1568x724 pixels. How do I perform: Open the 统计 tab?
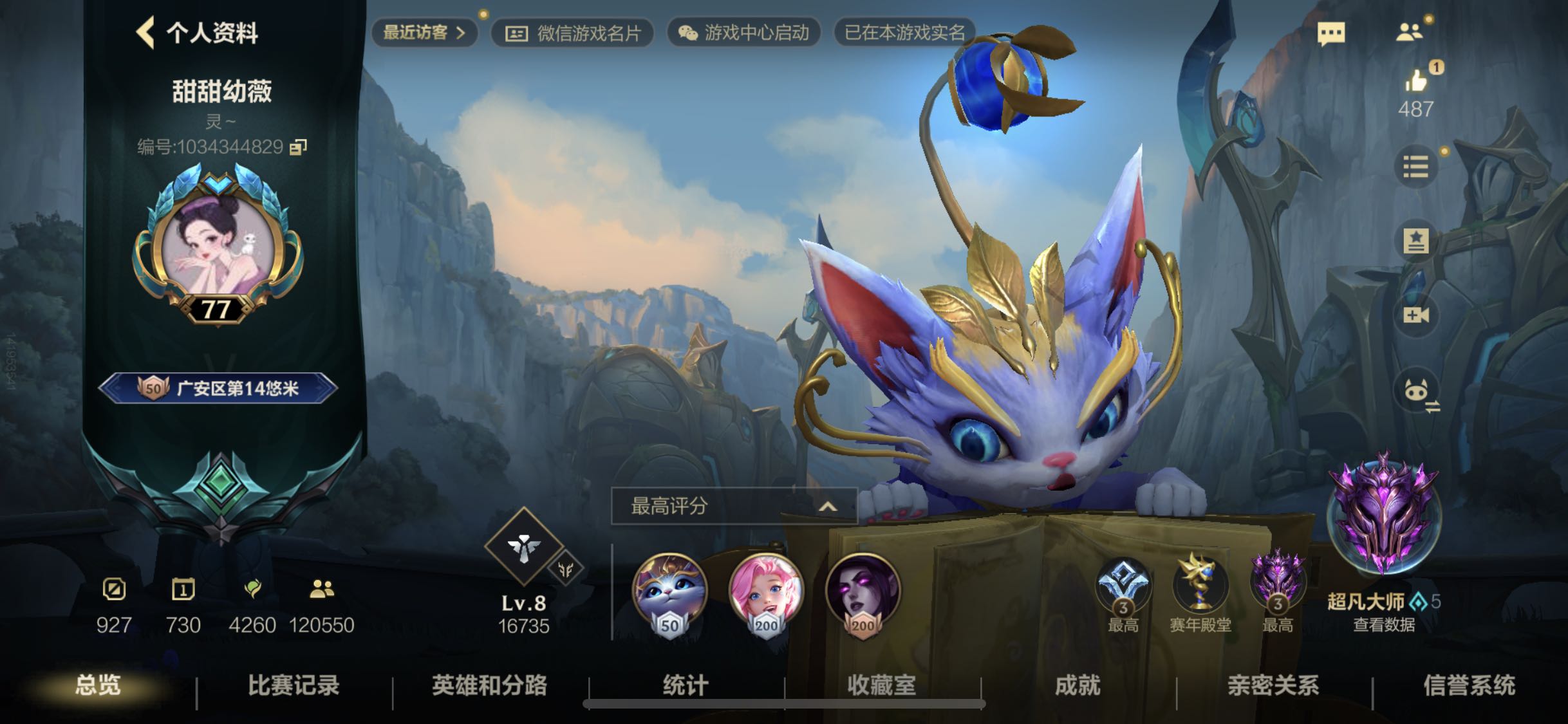click(x=686, y=685)
